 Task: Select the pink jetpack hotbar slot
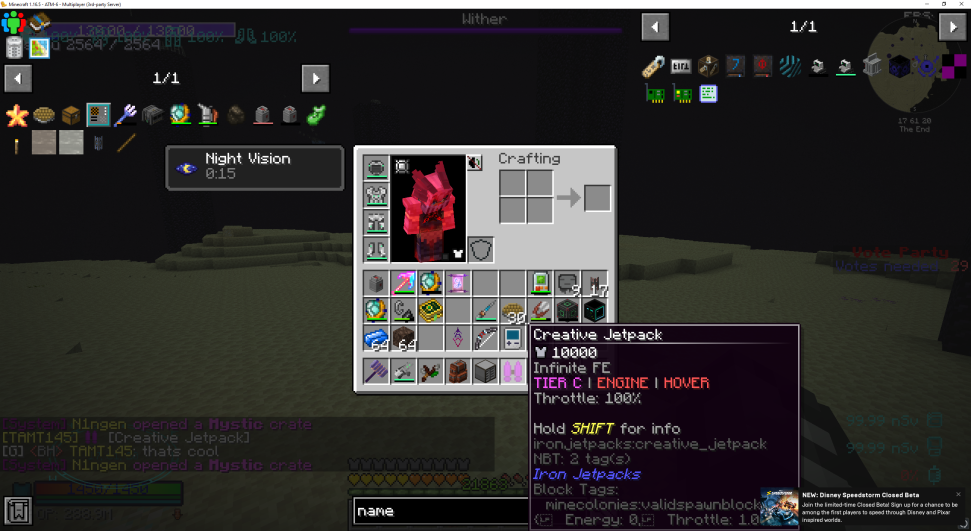[x=512, y=372]
